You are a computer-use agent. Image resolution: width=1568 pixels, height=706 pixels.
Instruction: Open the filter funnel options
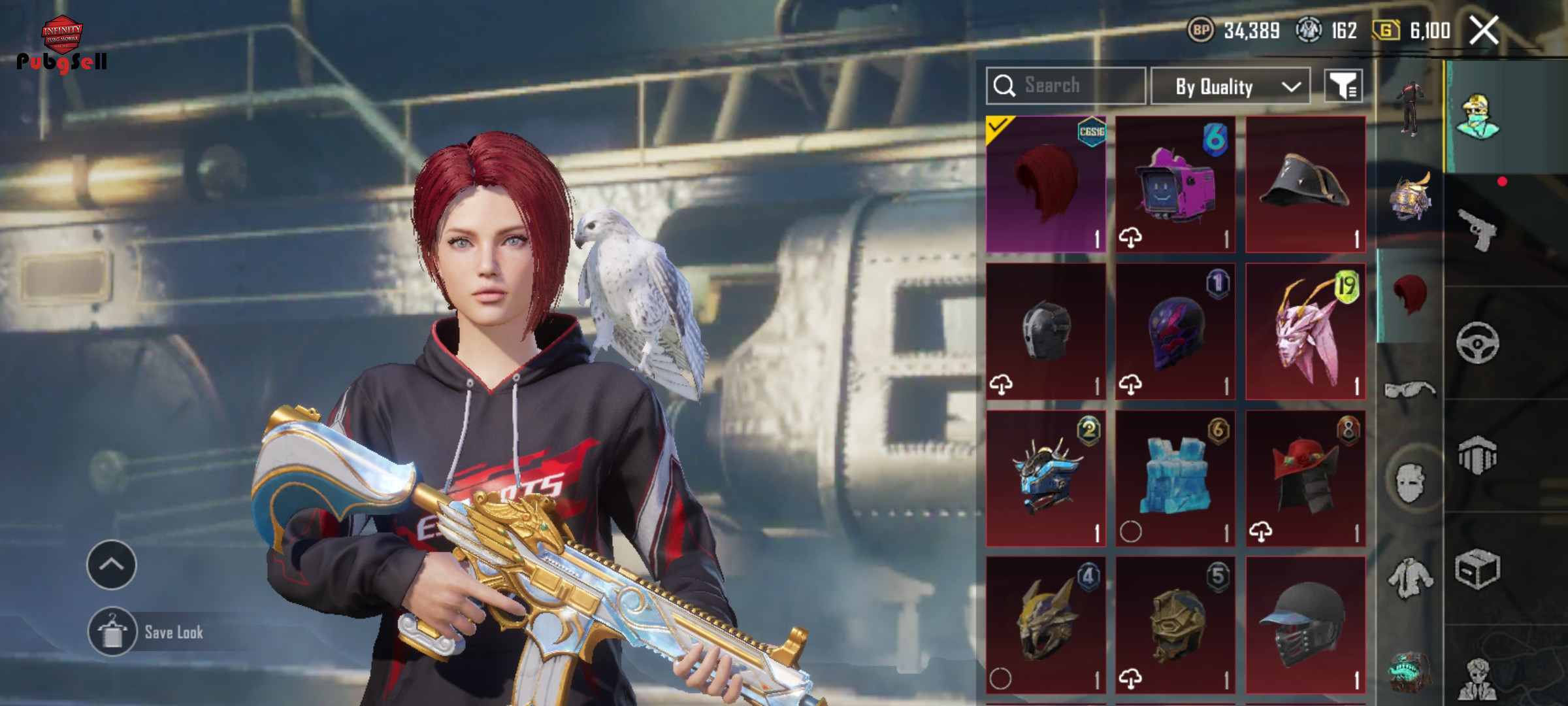1343,86
